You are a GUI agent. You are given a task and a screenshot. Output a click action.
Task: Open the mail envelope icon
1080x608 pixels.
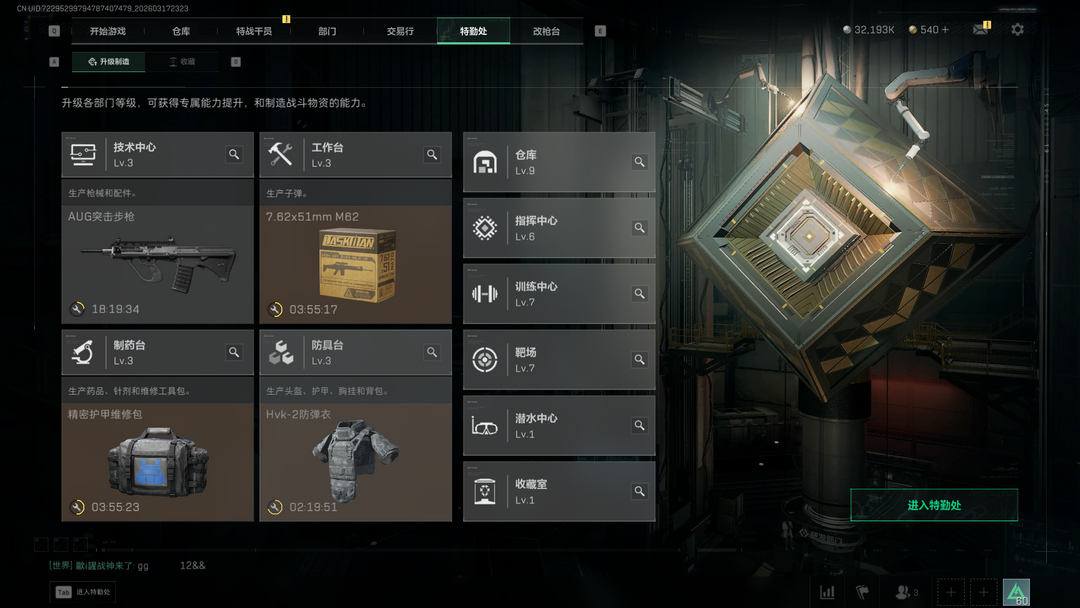point(980,30)
